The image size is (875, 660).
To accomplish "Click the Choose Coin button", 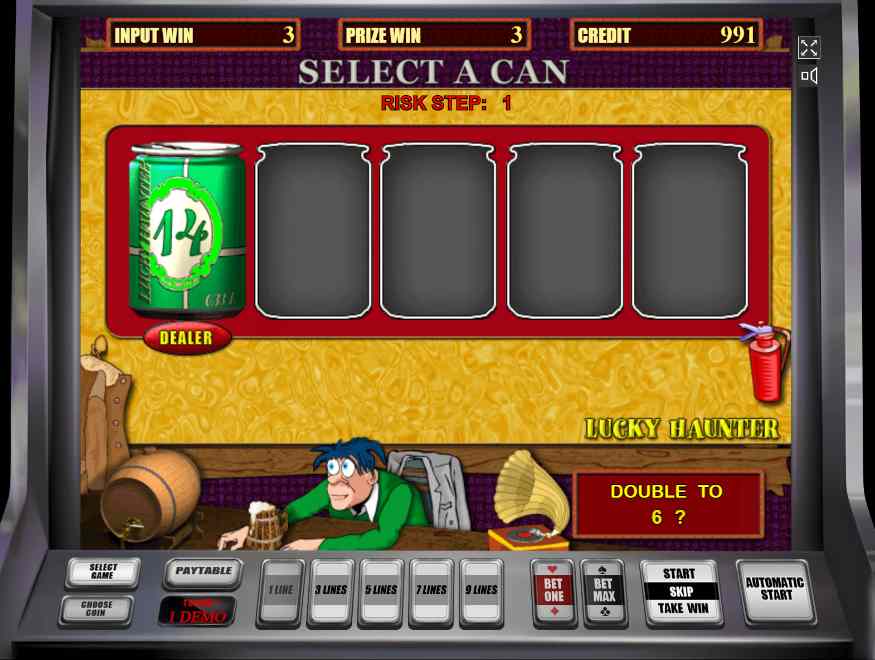I will pos(97,609).
